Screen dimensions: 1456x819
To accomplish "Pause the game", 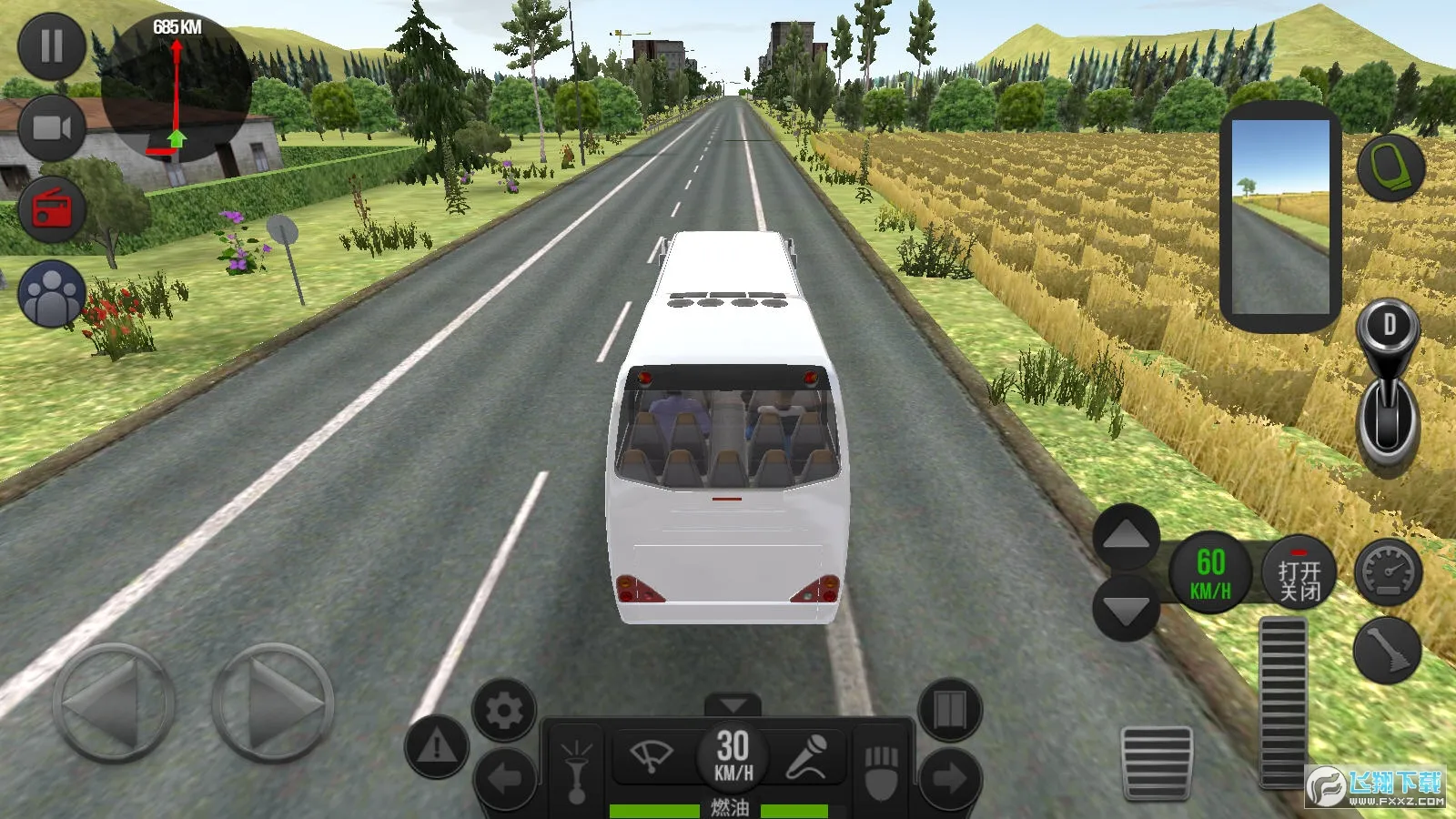I will click(52, 46).
